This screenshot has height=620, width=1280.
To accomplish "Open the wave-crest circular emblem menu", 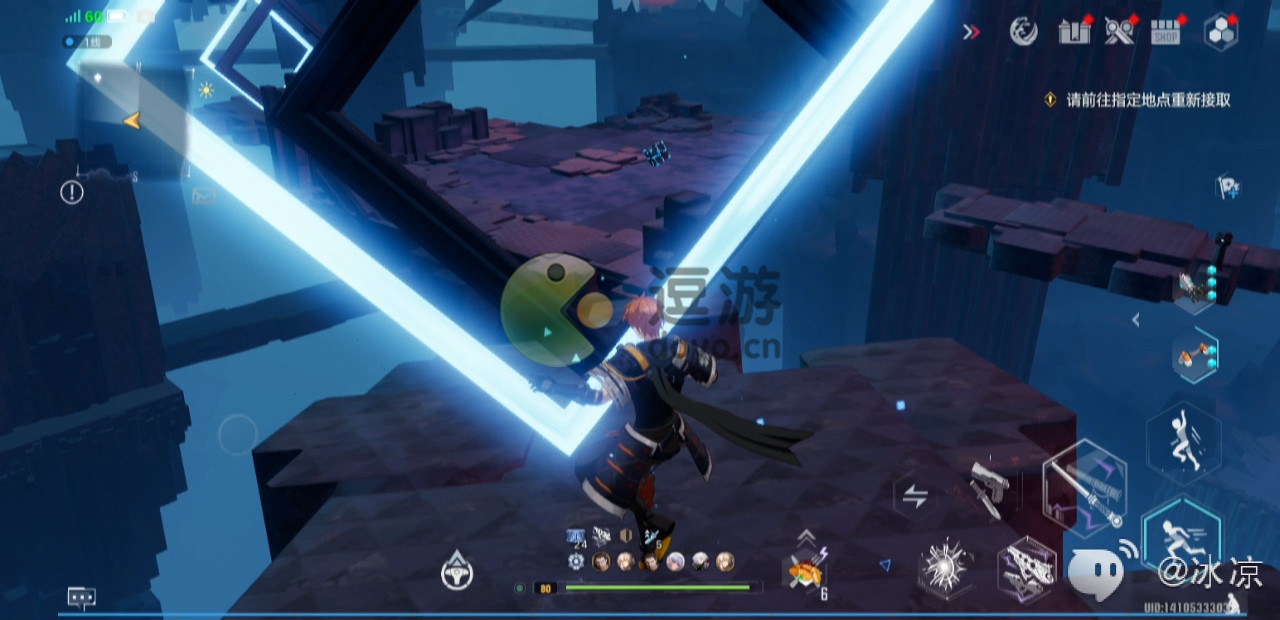I will (1023, 32).
